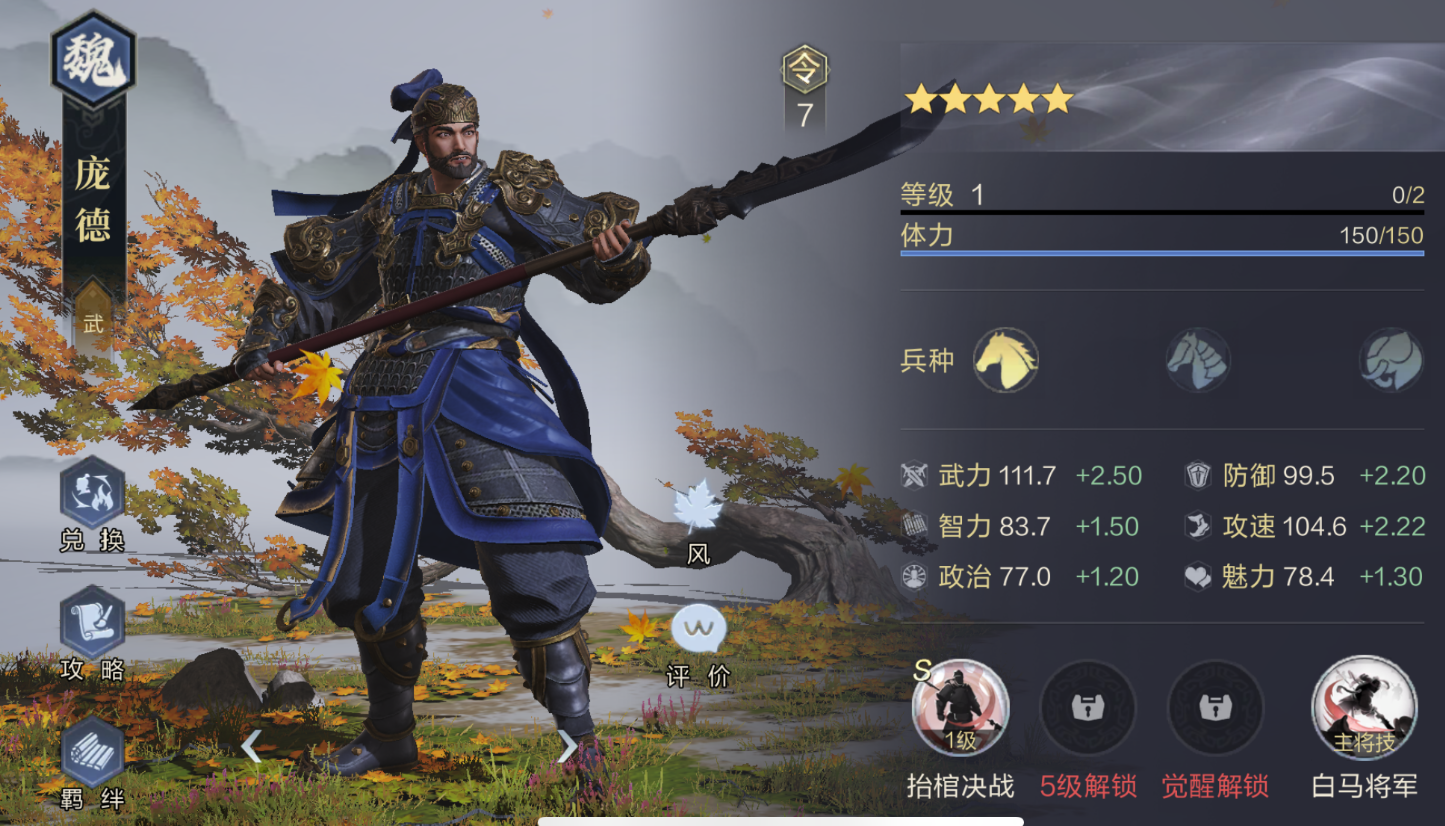Select the cavalry troop type icon
The height and width of the screenshot is (826, 1445).
(x=1006, y=362)
